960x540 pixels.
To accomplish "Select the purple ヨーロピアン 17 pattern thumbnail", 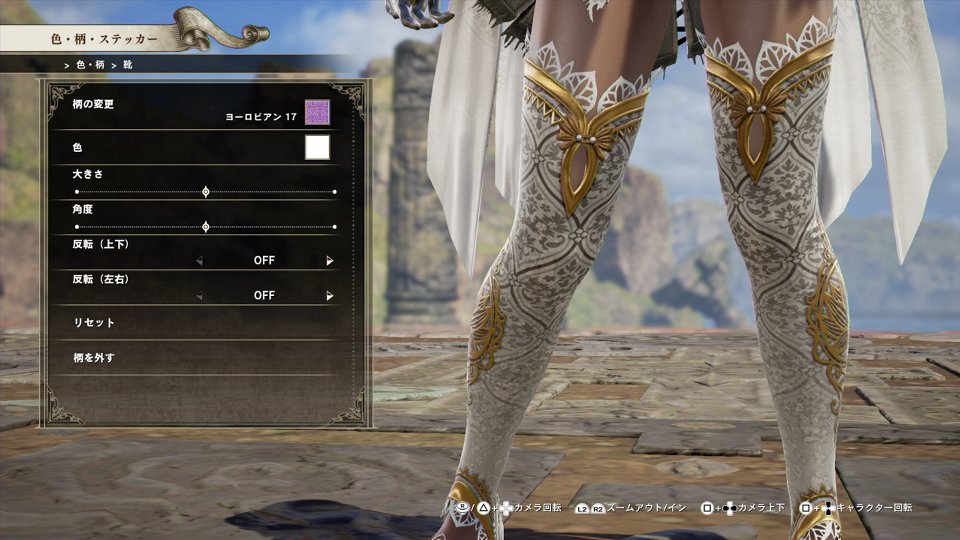I will click(x=317, y=113).
